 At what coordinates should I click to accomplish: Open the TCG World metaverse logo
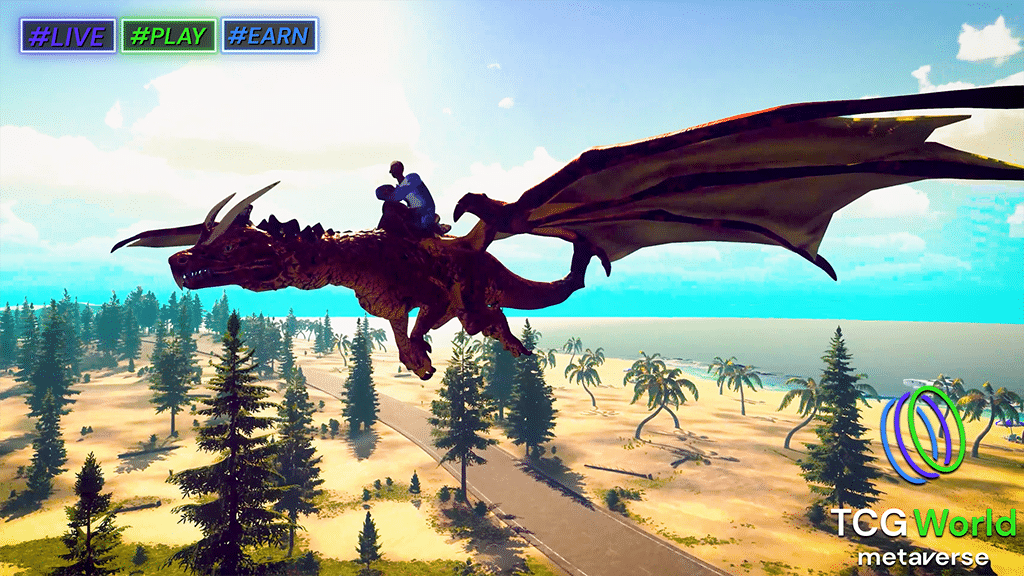click(x=925, y=478)
